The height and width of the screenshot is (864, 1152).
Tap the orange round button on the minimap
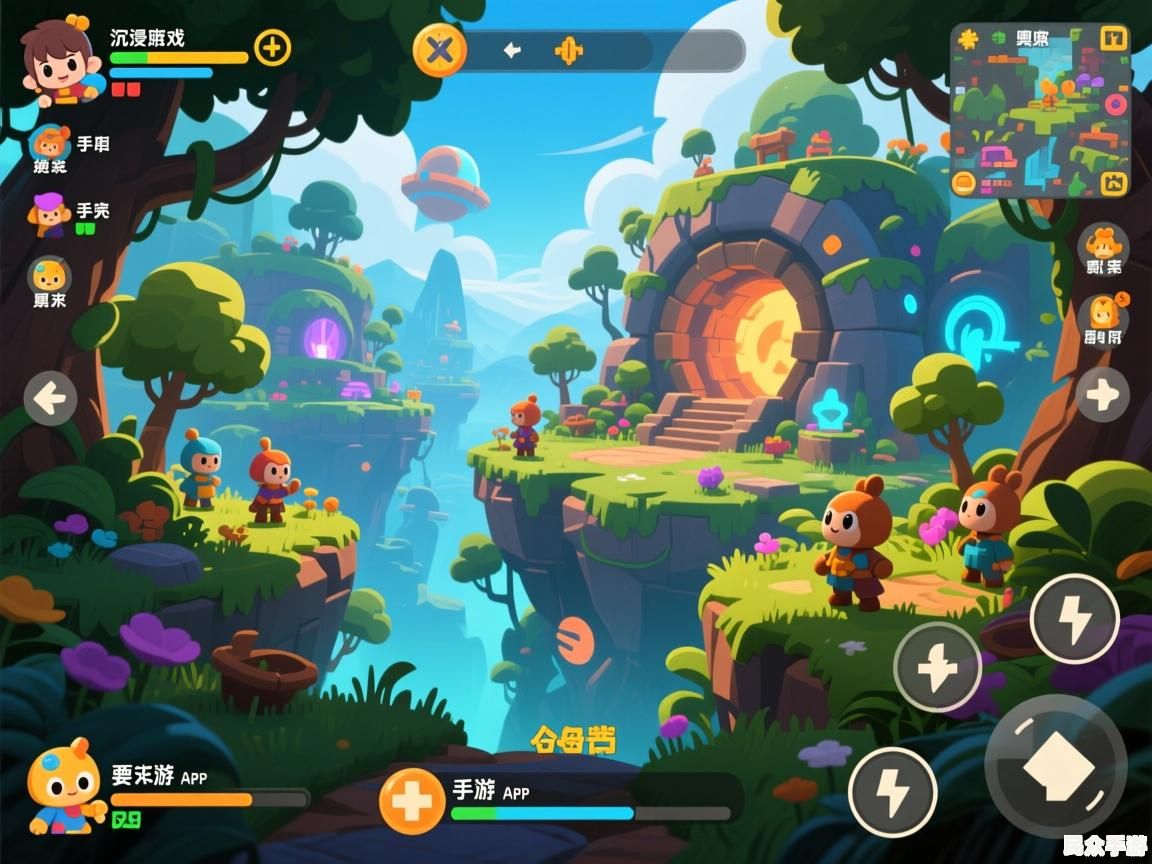click(x=964, y=182)
